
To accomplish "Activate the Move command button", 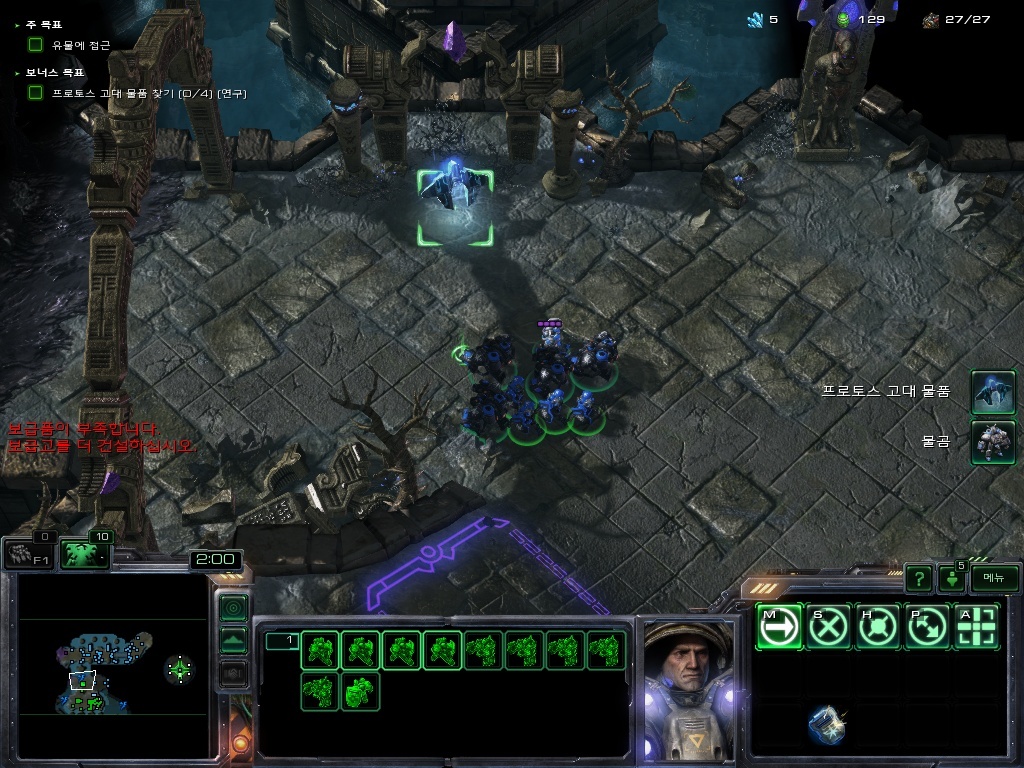I will point(779,627).
